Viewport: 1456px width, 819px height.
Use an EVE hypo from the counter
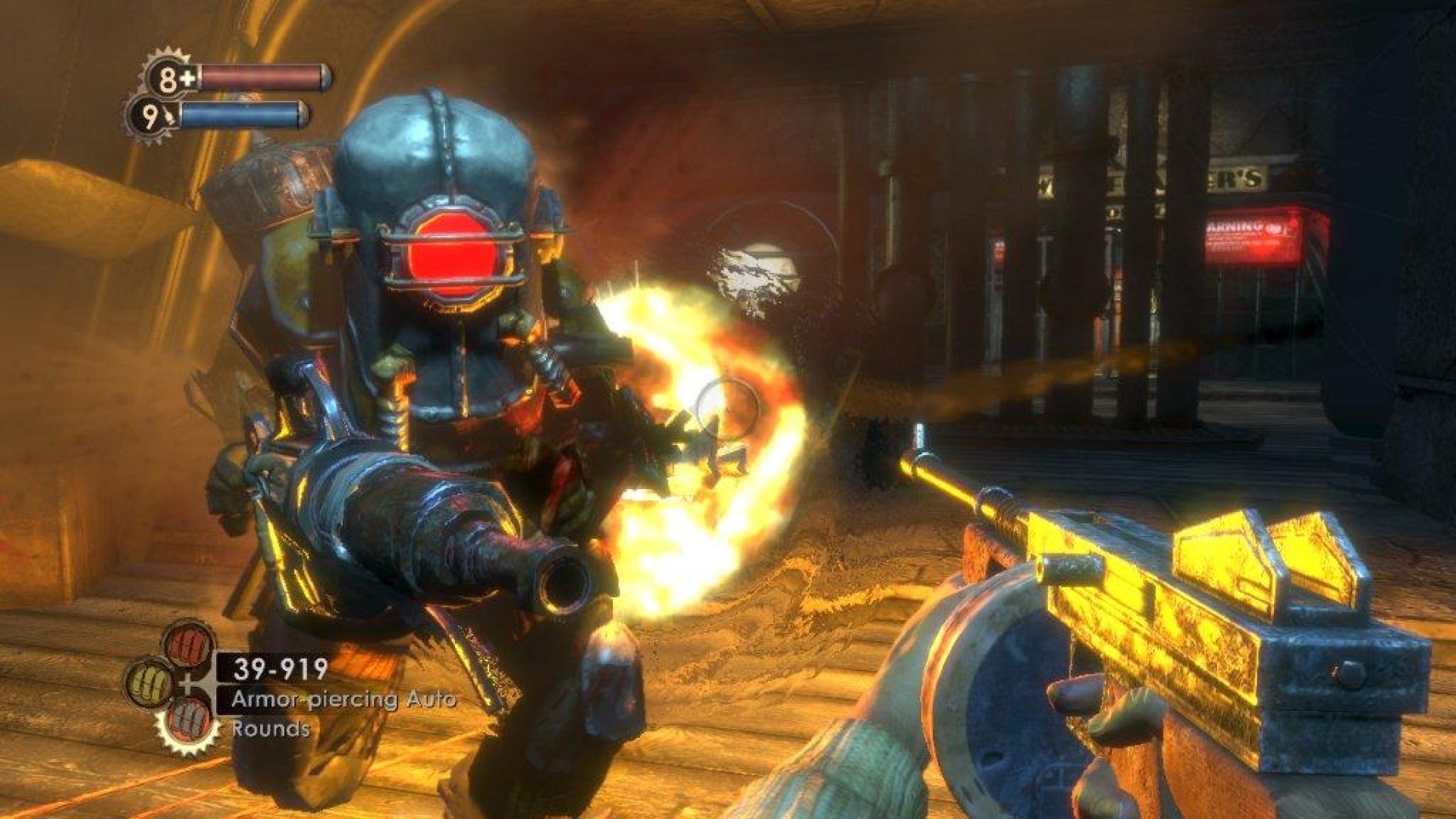[x=155, y=118]
